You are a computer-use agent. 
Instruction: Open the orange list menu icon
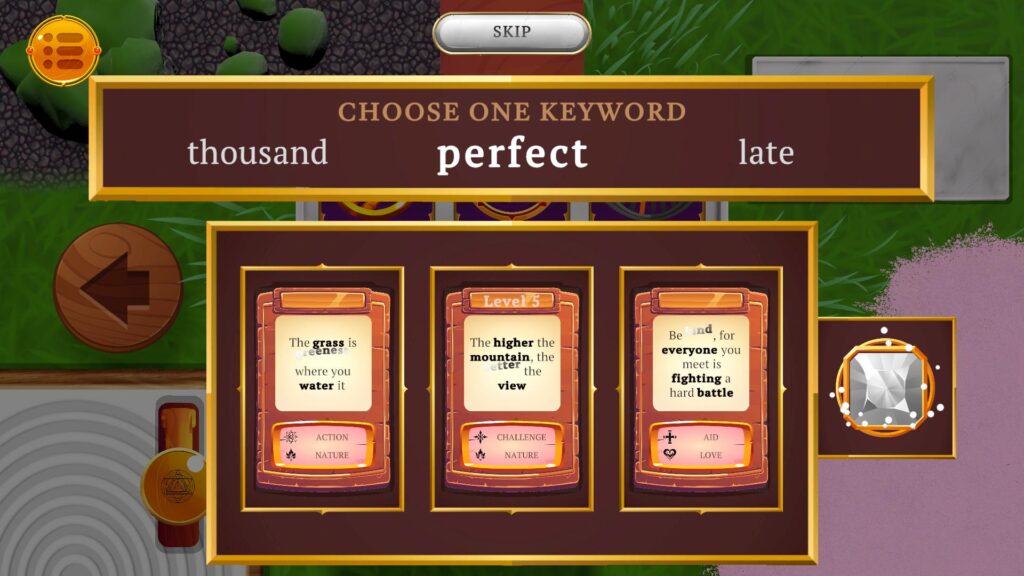coord(64,50)
